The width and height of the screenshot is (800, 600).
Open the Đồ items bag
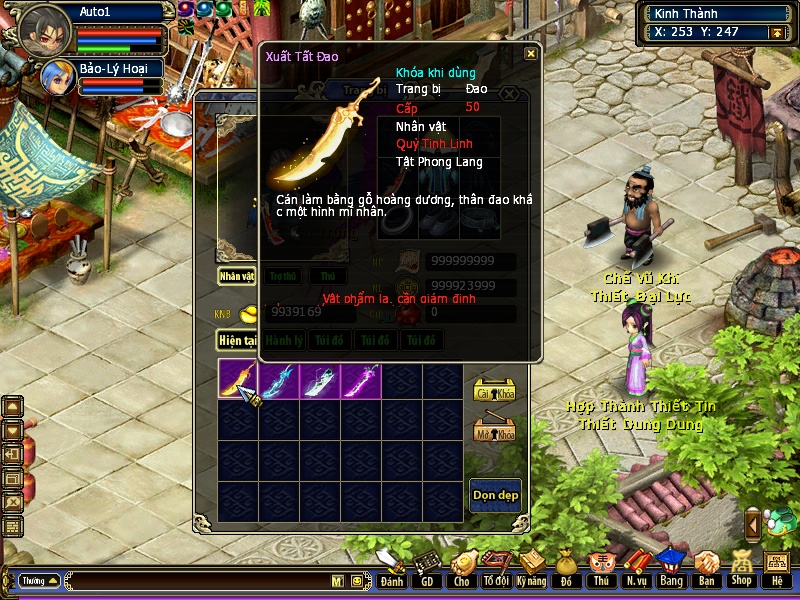(x=566, y=572)
